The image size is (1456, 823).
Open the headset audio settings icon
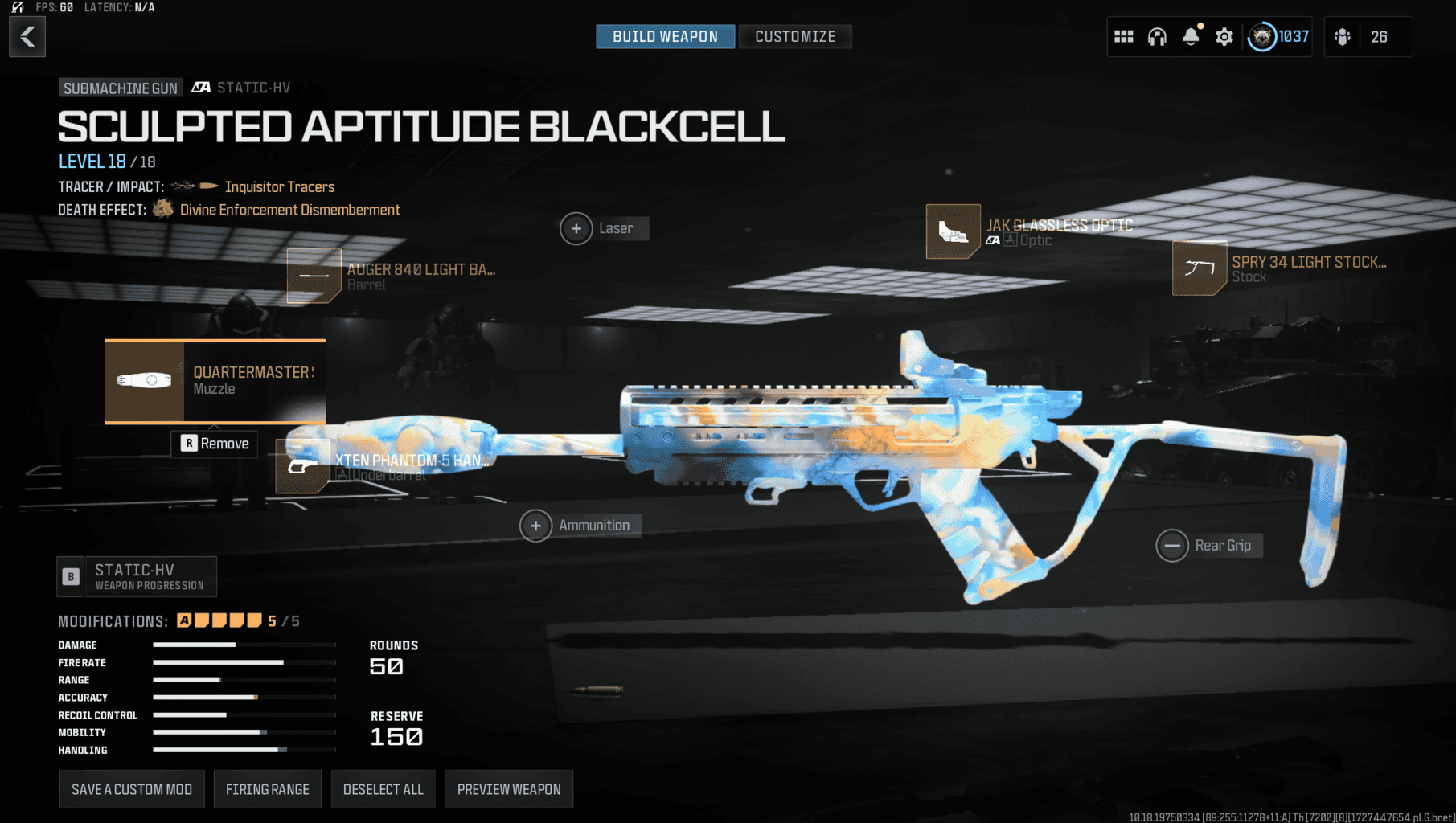pos(1156,36)
